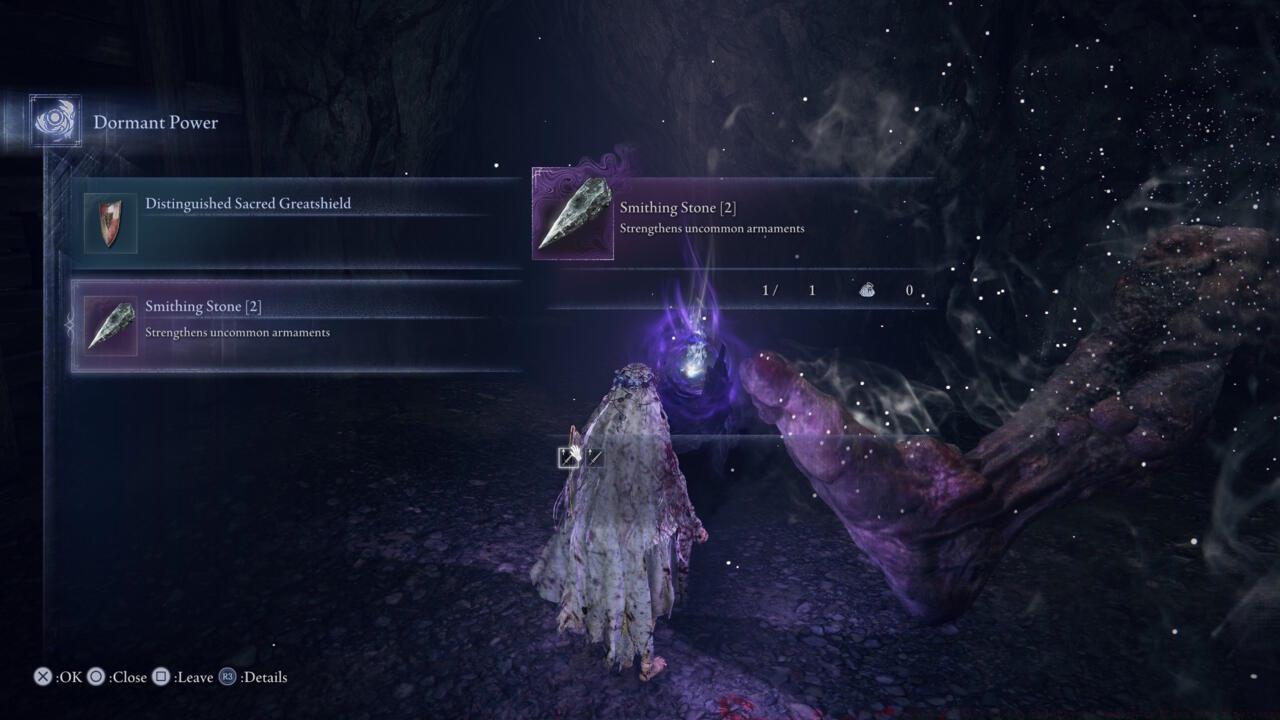Click the red Distinguished Sacred Greatshield shield icon

tap(110, 222)
